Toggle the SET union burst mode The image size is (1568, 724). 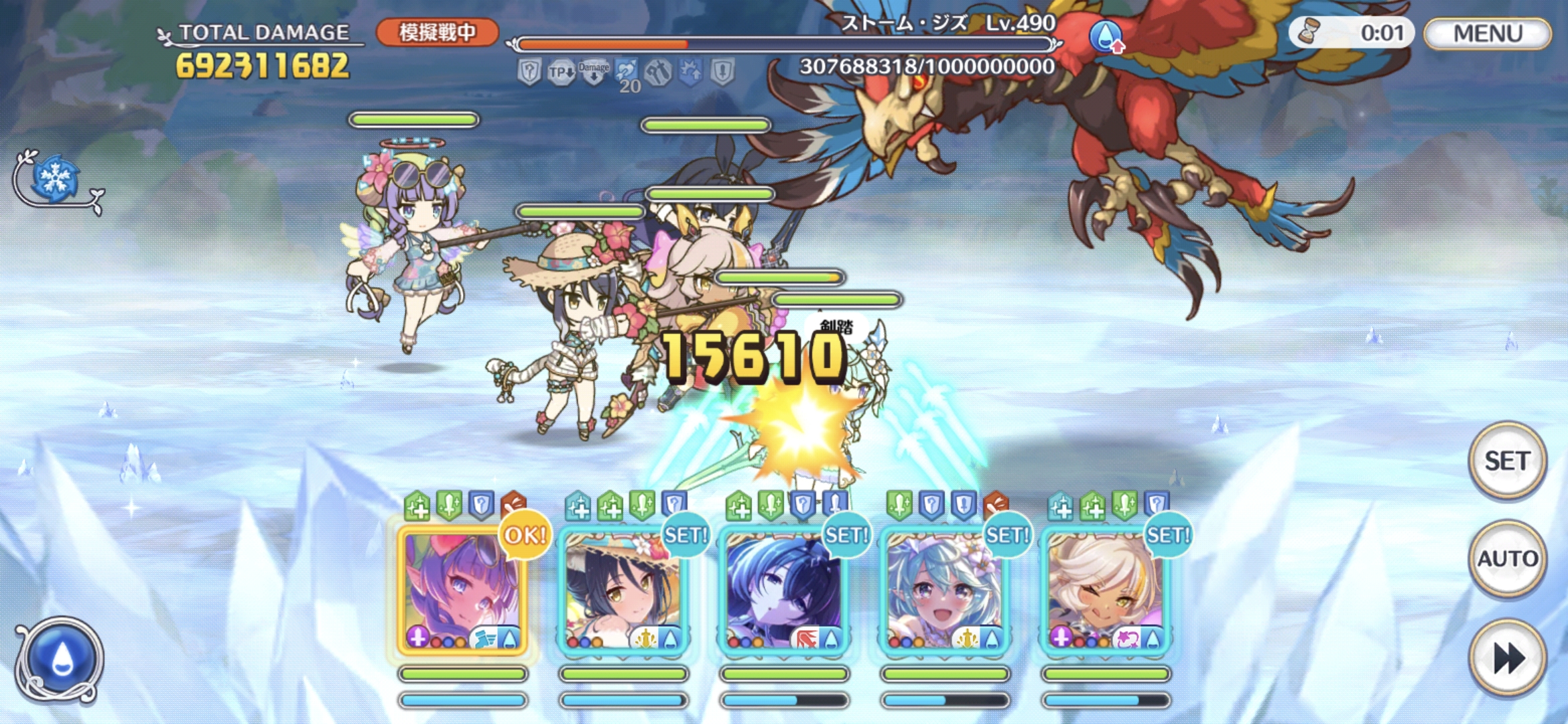pyautogui.click(x=1507, y=461)
